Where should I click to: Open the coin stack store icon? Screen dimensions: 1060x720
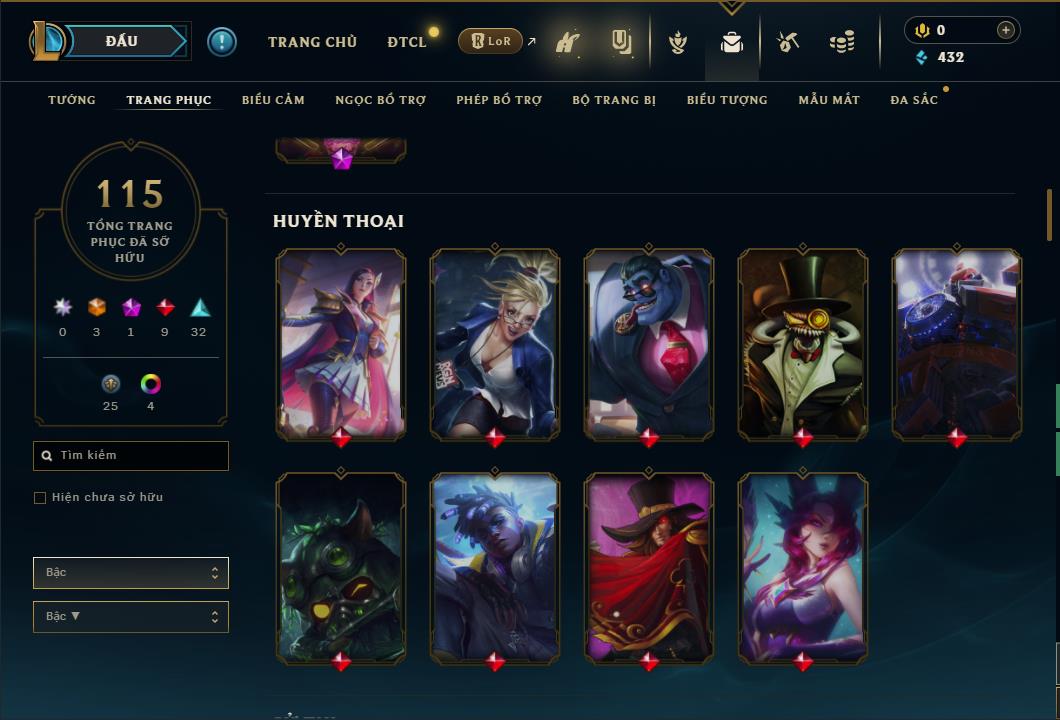842,42
